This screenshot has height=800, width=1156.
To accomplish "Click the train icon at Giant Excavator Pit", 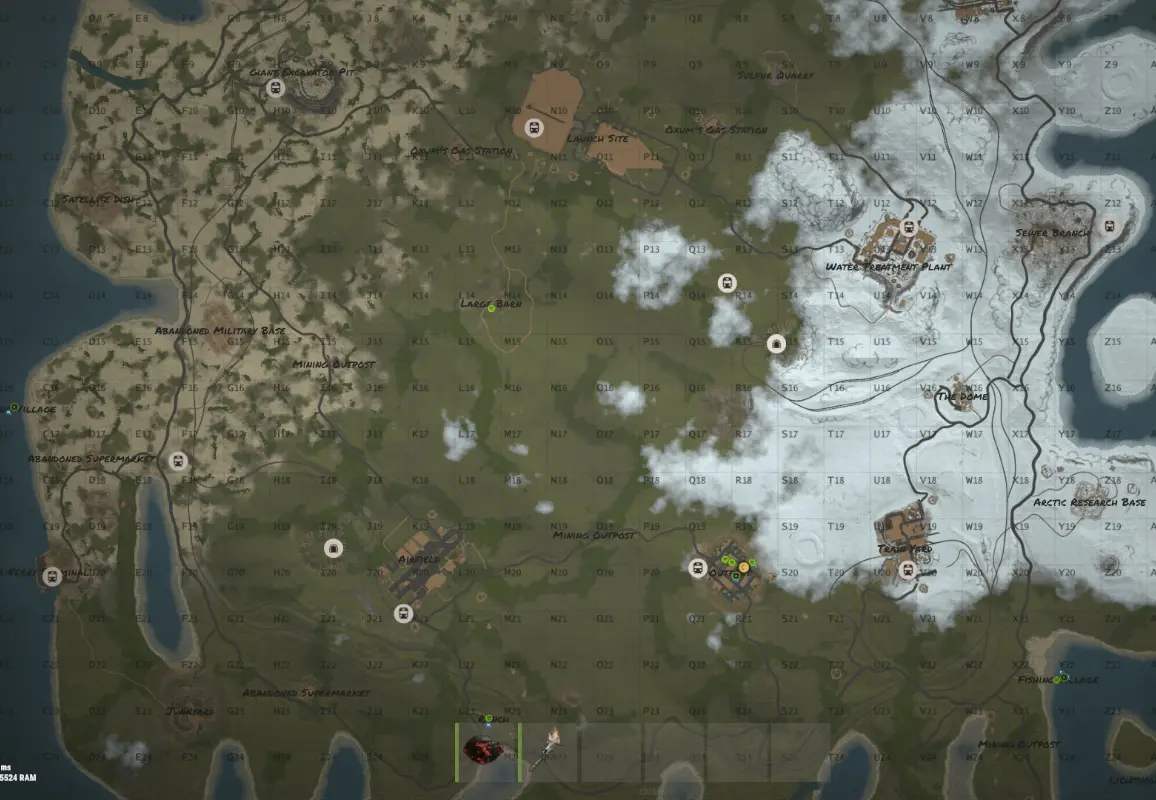I will pos(275,88).
